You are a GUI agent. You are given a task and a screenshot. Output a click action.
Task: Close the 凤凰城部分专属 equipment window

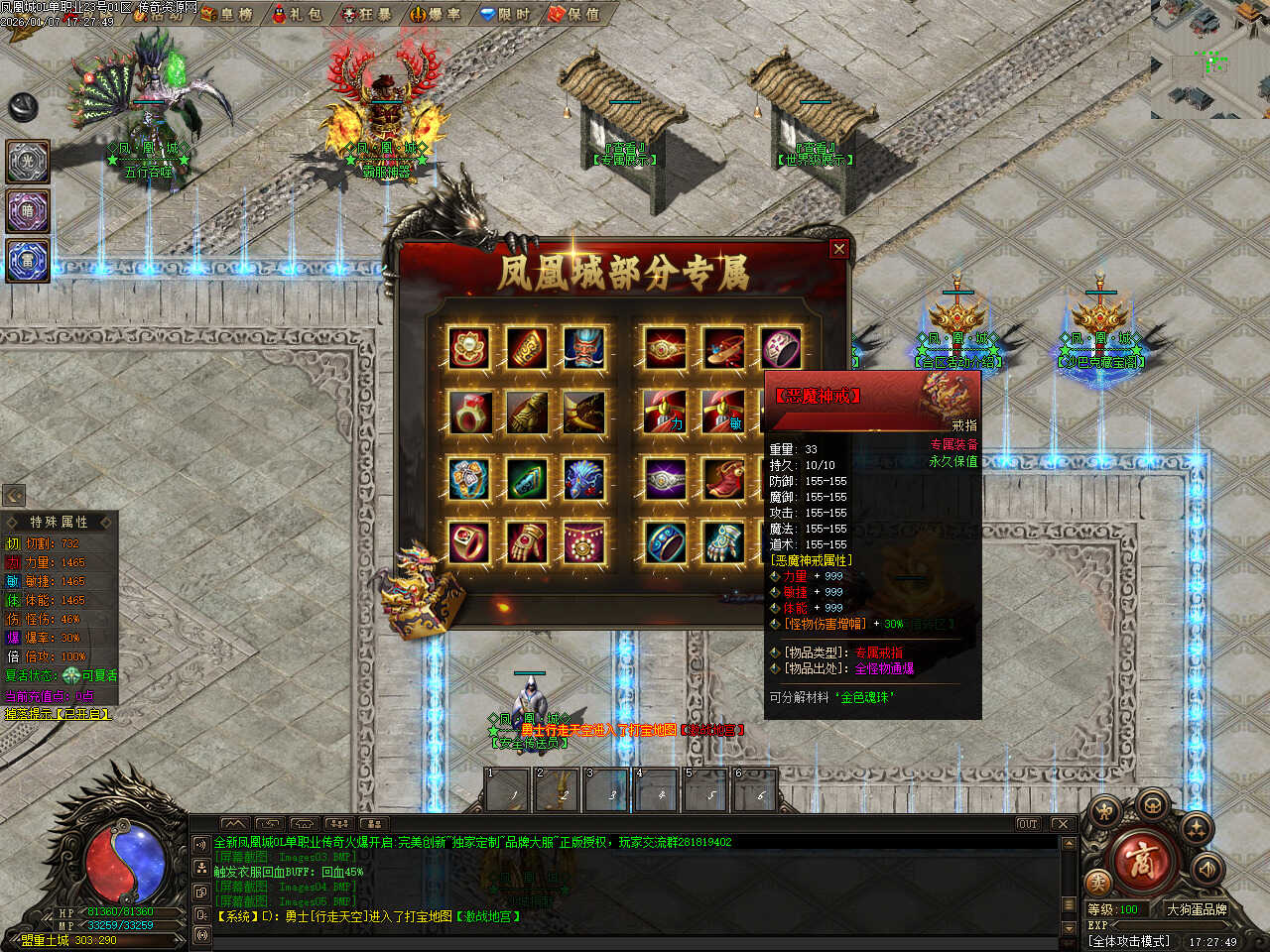[838, 249]
